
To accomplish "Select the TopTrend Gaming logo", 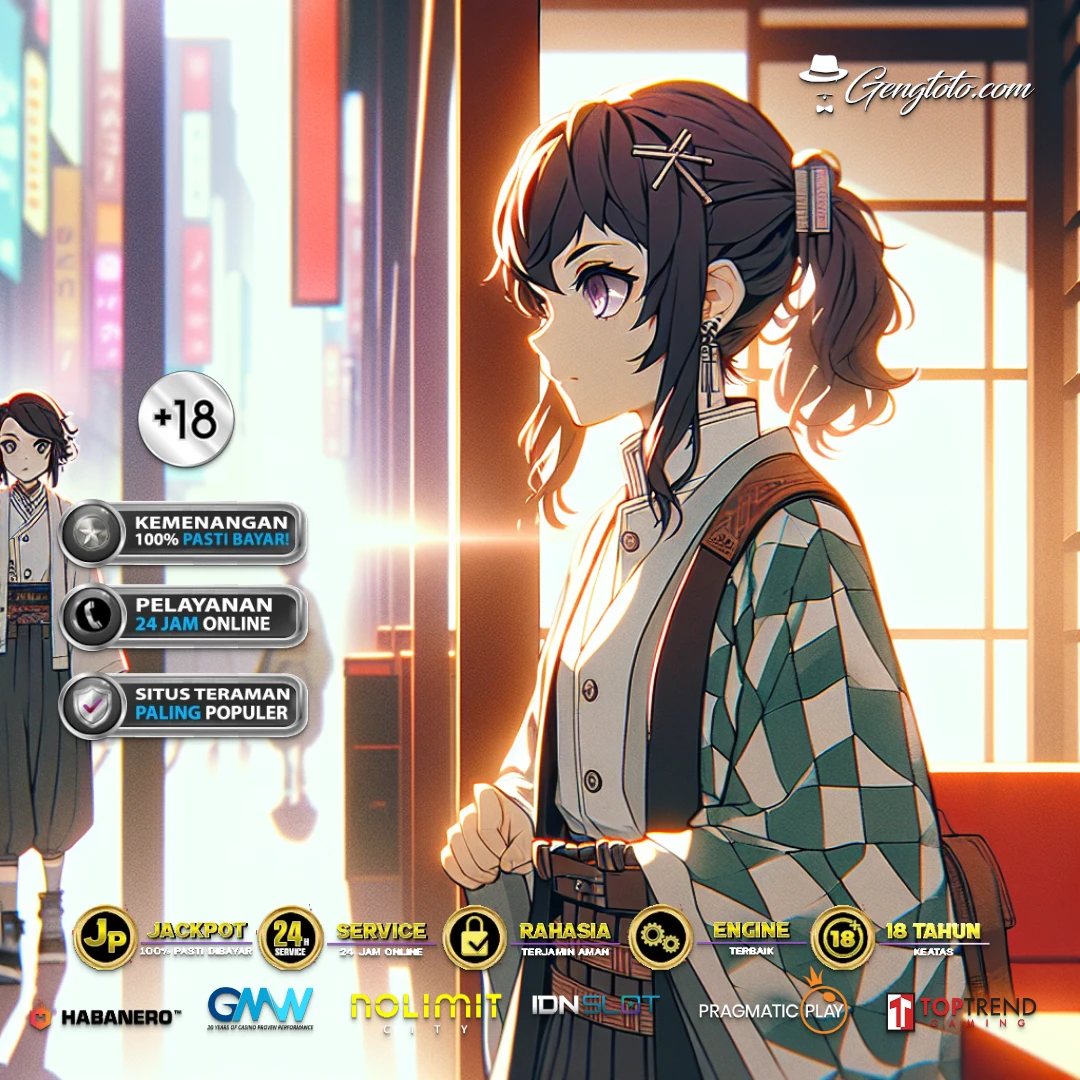I will click(961, 1011).
